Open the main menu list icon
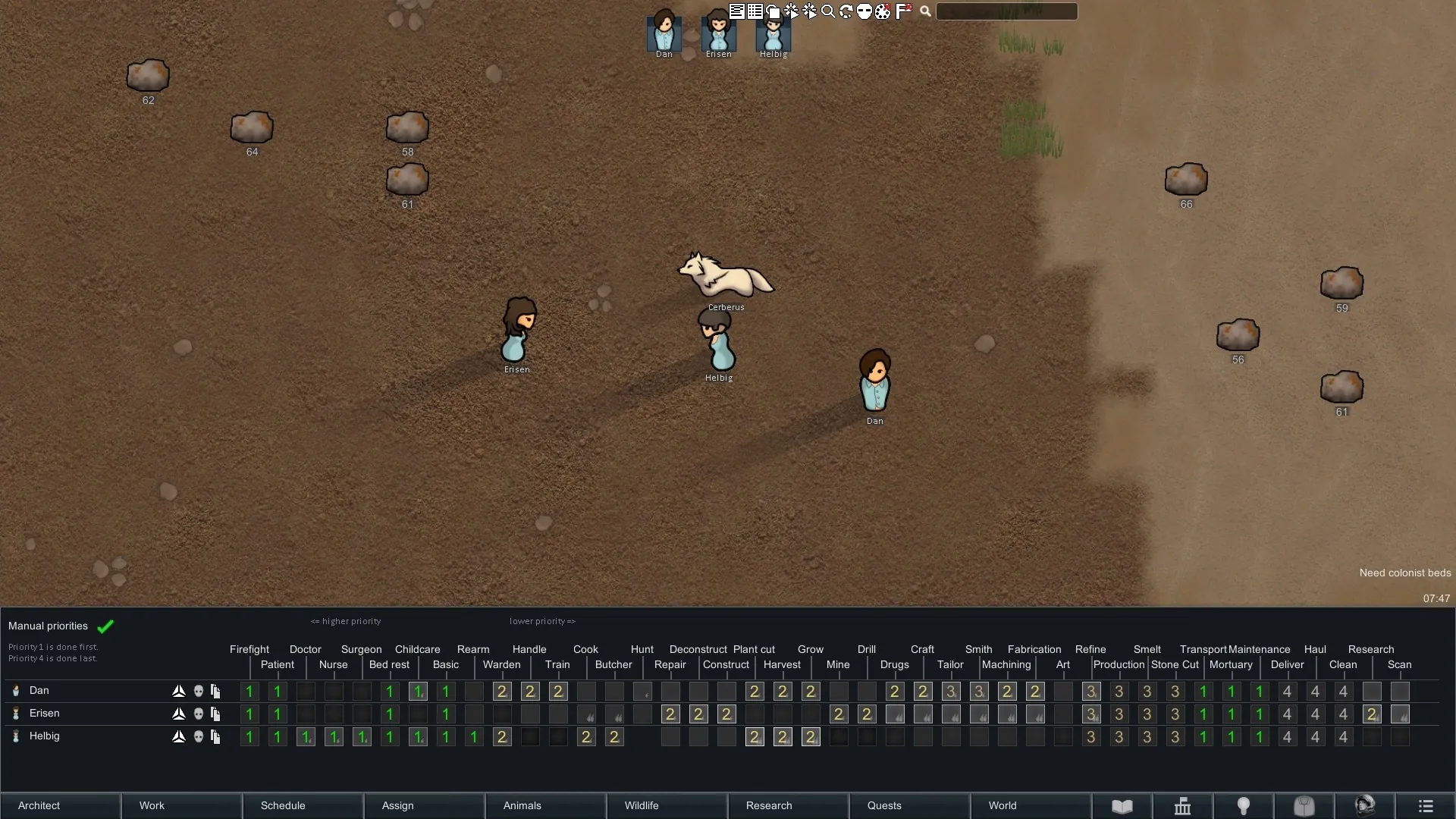 [x=1425, y=805]
